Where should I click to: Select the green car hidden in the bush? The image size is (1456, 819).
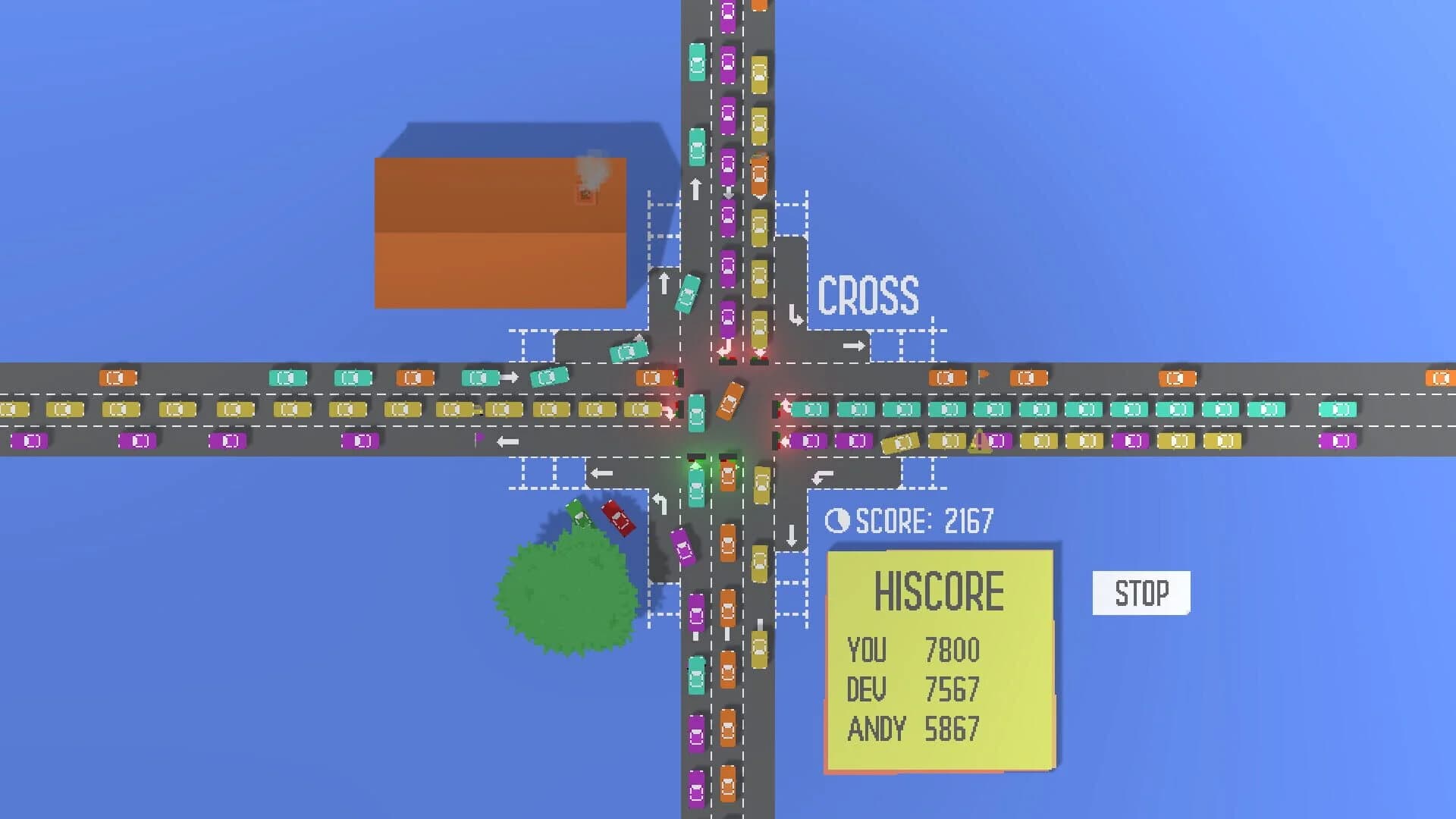pos(579,514)
